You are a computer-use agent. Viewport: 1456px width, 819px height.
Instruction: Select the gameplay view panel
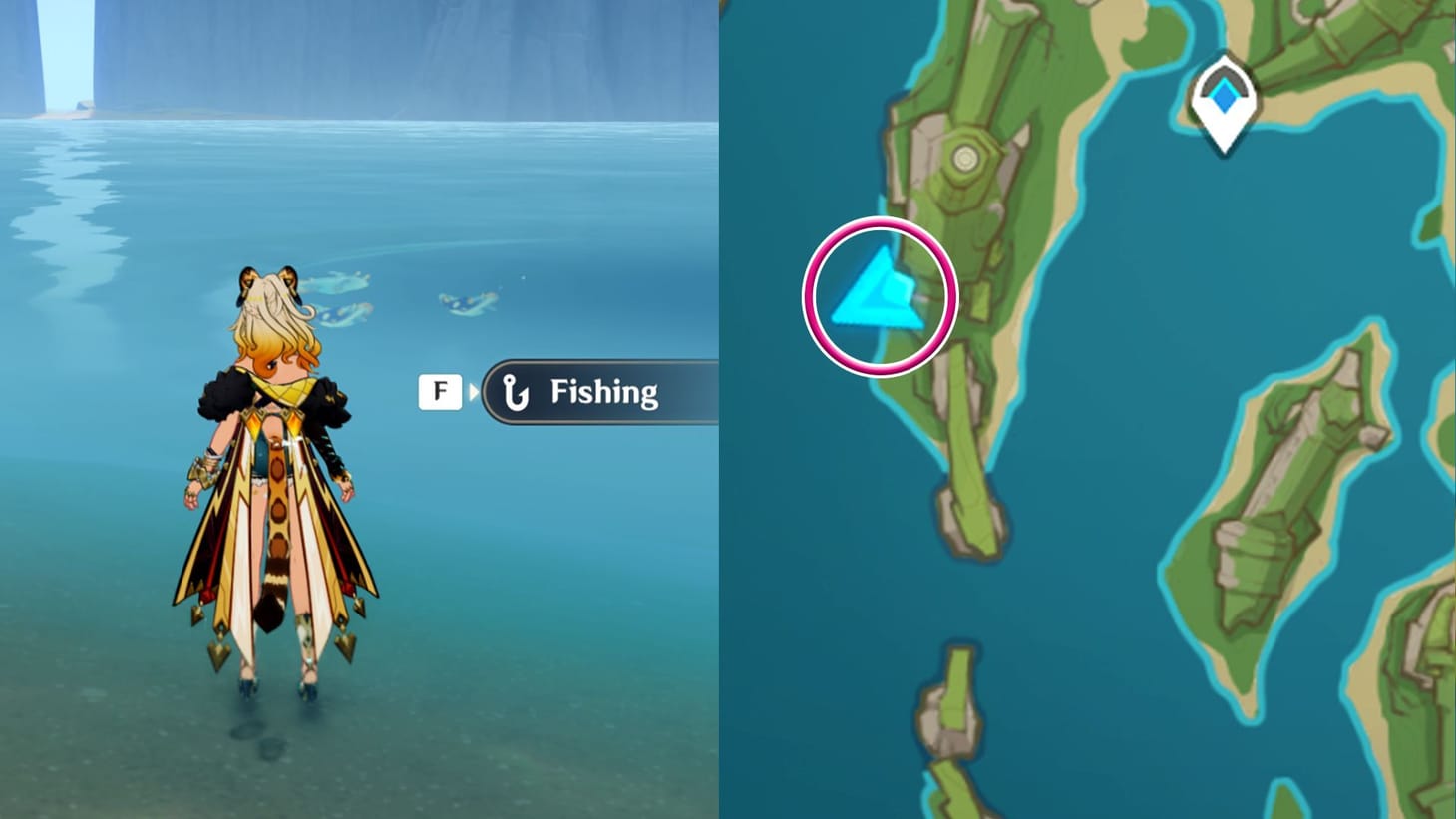tap(359, 409)
